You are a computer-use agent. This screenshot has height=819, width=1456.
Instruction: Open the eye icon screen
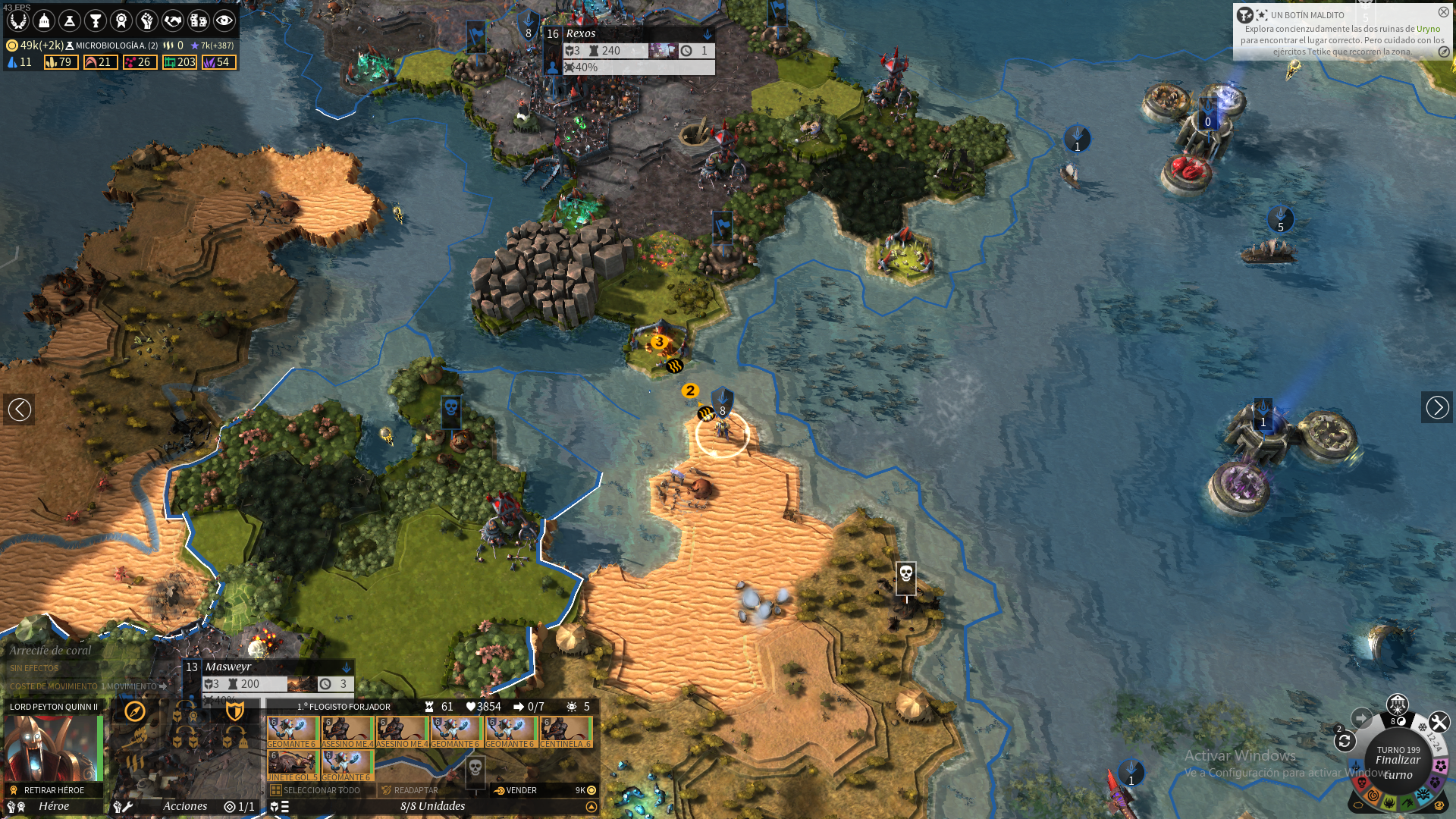[x=224, y=20]
